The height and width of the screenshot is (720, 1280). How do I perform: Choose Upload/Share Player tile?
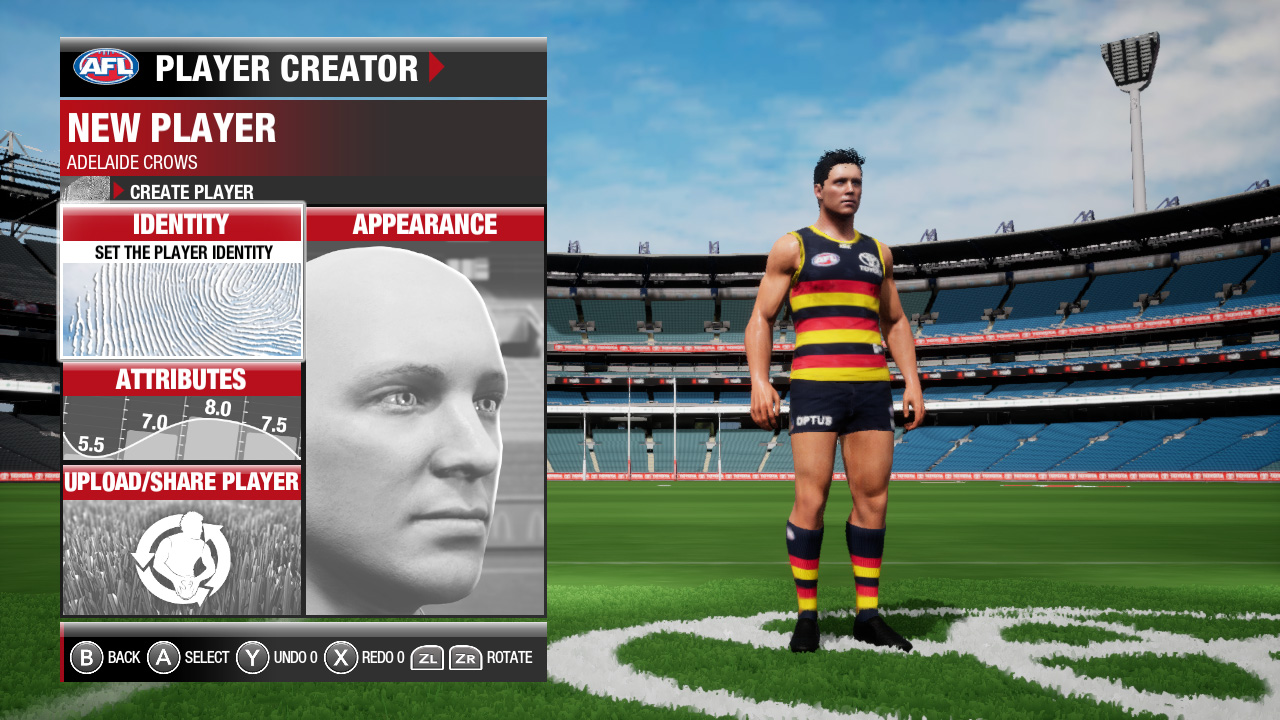pyautogui.click(x=181, y=541)
